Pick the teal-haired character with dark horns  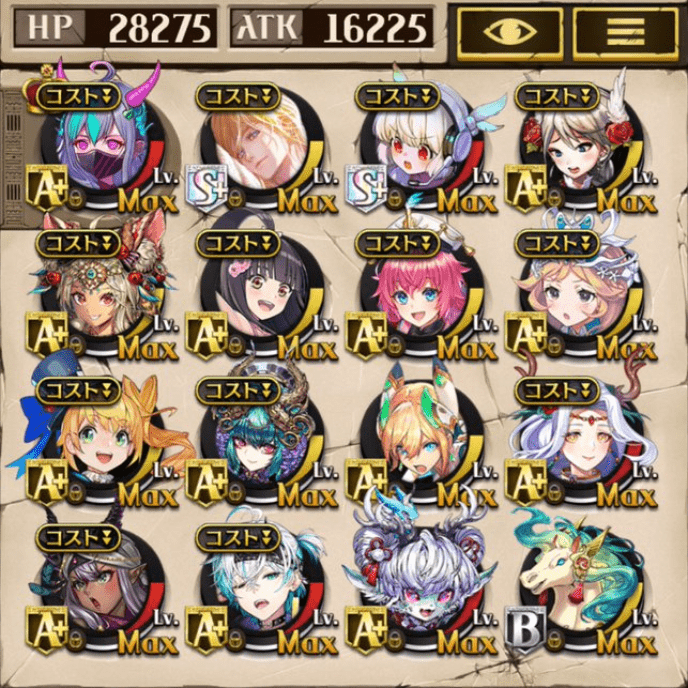260,440
